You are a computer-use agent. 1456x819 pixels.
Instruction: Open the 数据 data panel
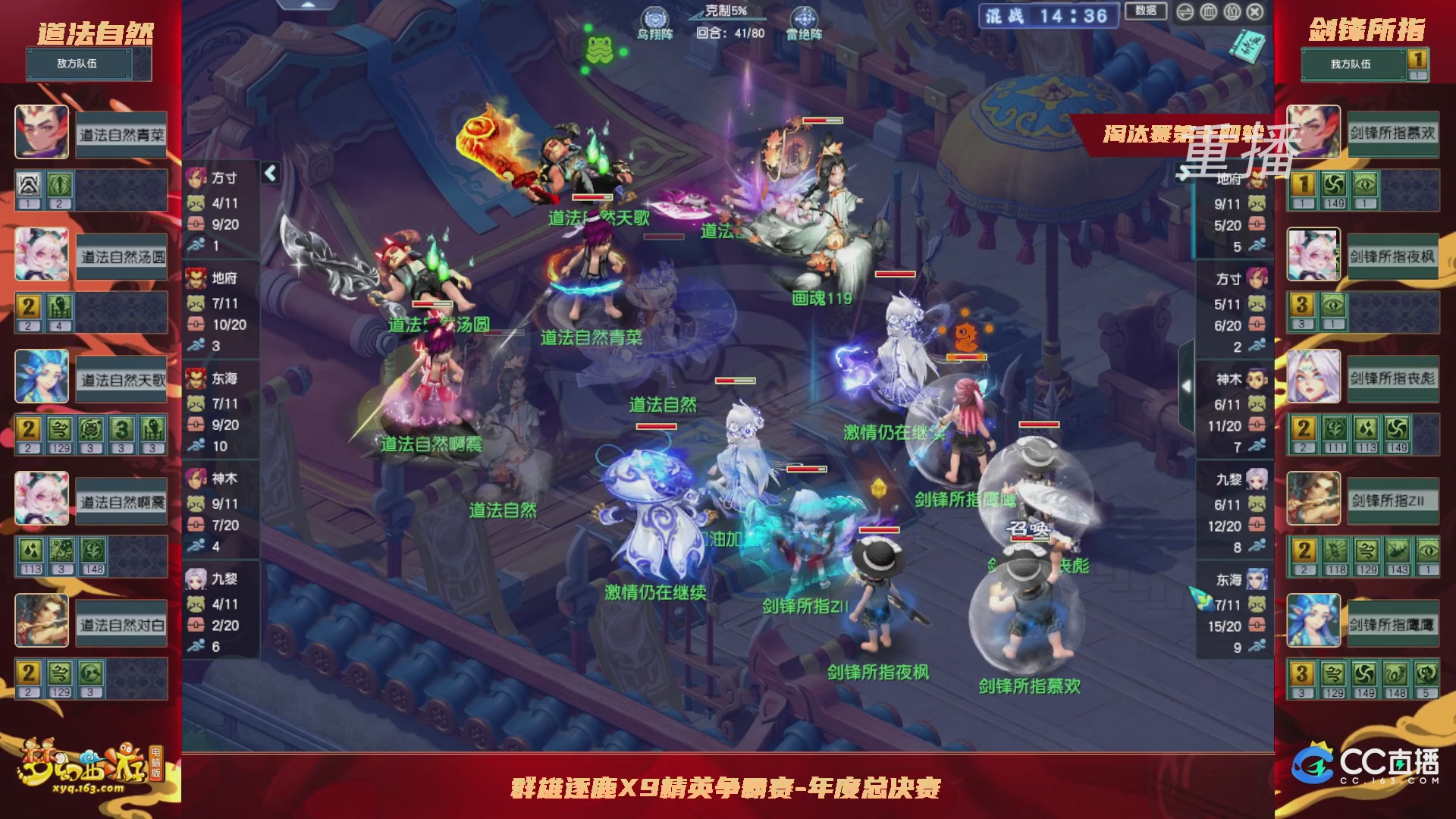[1146, 11]
